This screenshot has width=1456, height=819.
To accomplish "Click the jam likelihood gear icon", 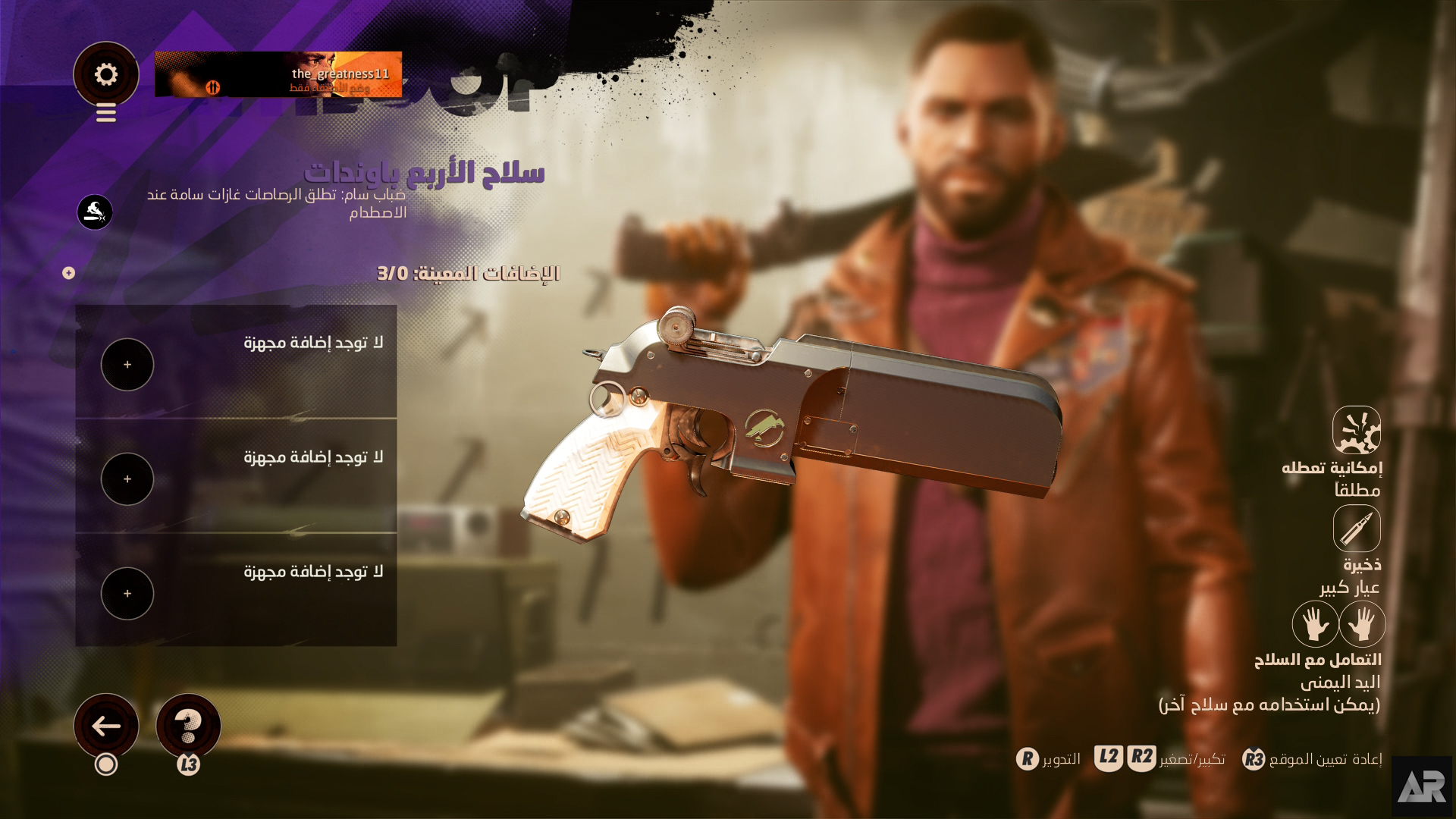I will [x=1357, y=429].
